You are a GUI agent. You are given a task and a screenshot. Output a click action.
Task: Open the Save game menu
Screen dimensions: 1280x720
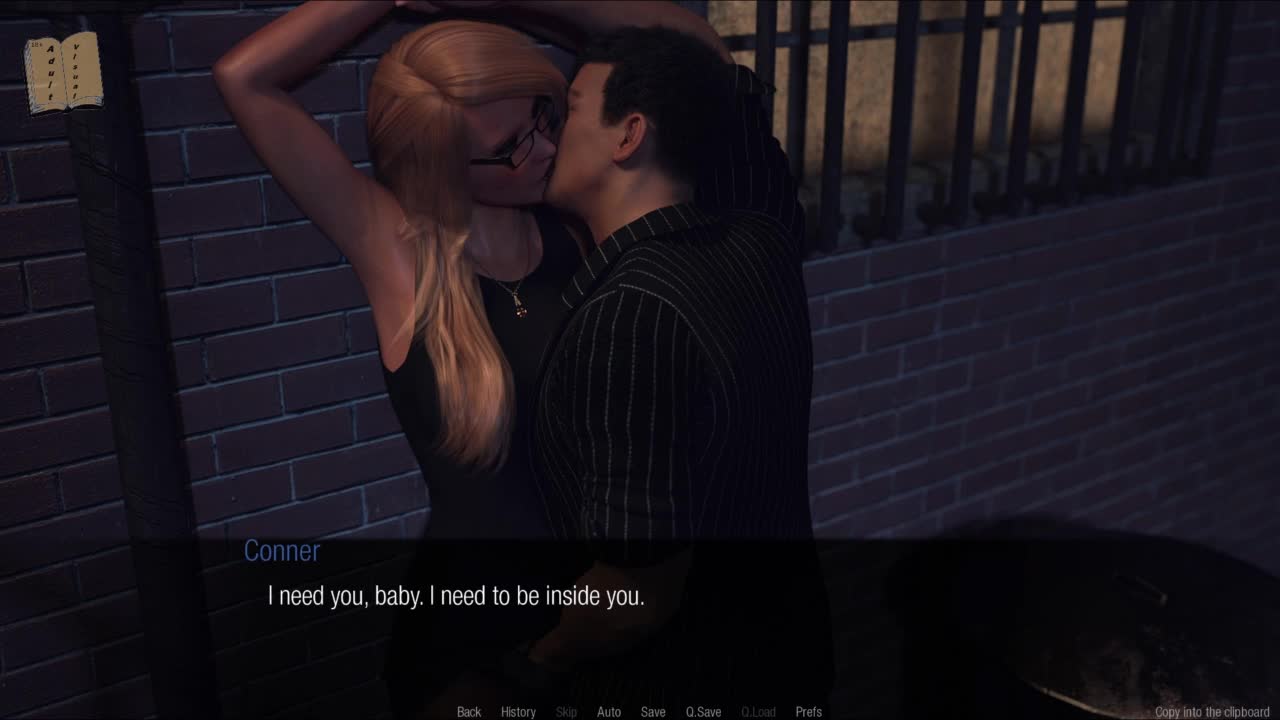tap(653, 712)
